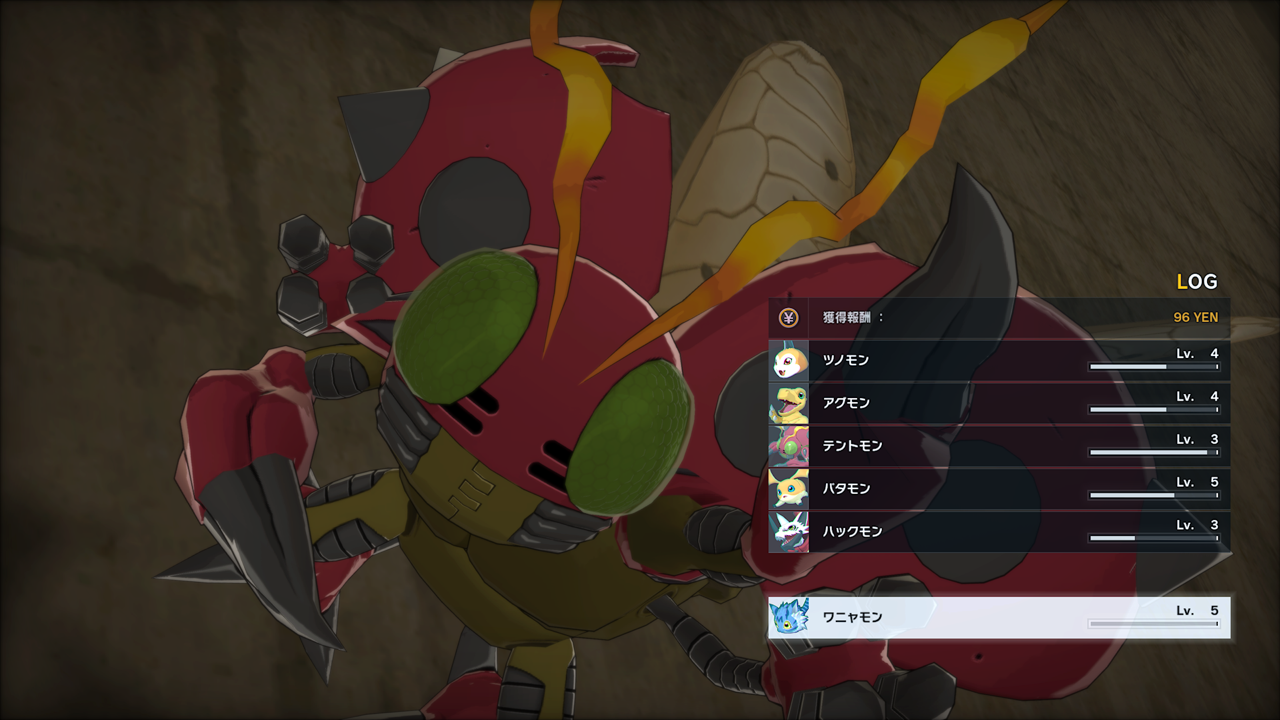
Task: Select the ツノモン row in the log
Action: click(998, 360)
